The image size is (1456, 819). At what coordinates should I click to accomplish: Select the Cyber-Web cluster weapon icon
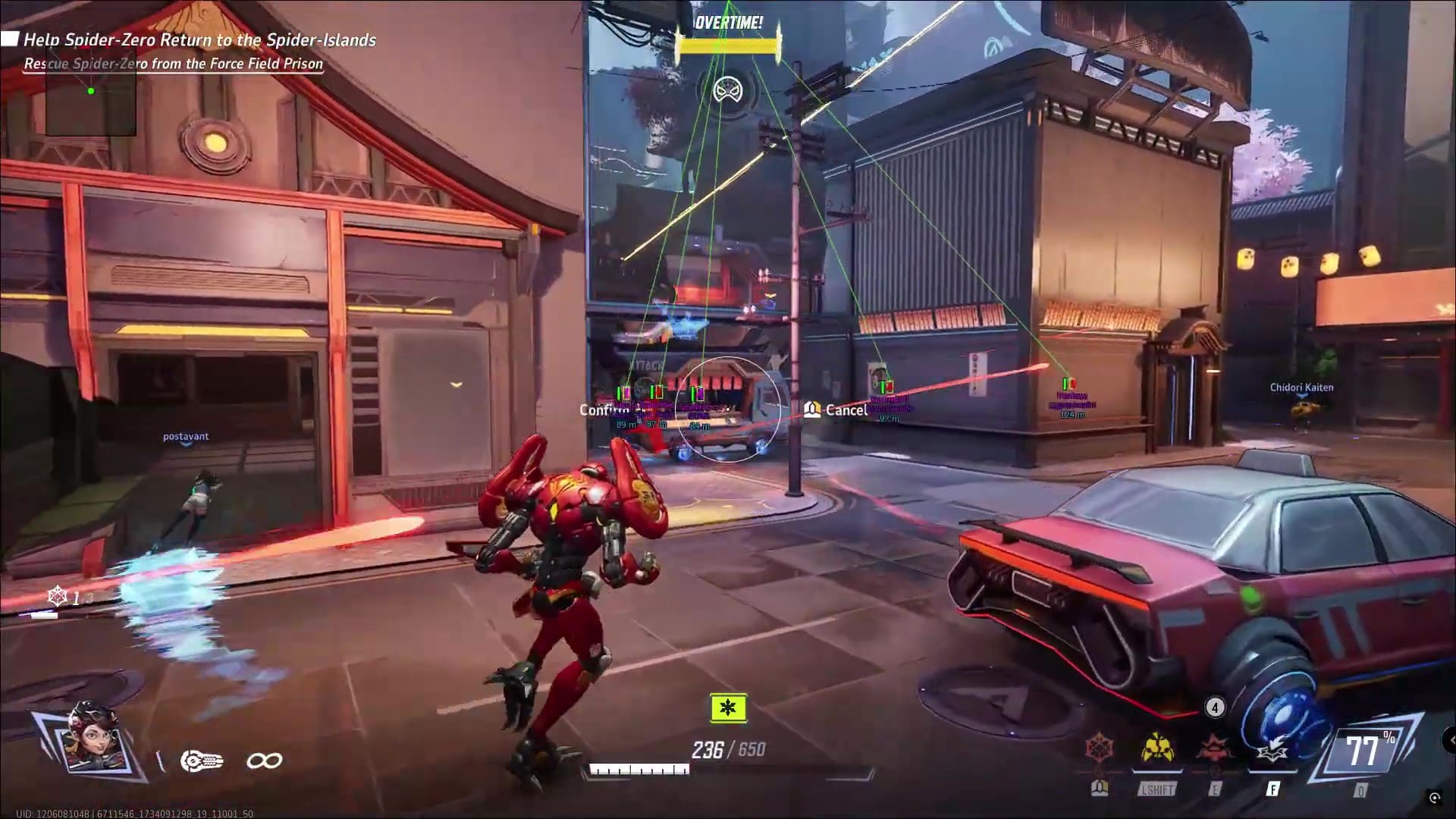coord(202,761)
